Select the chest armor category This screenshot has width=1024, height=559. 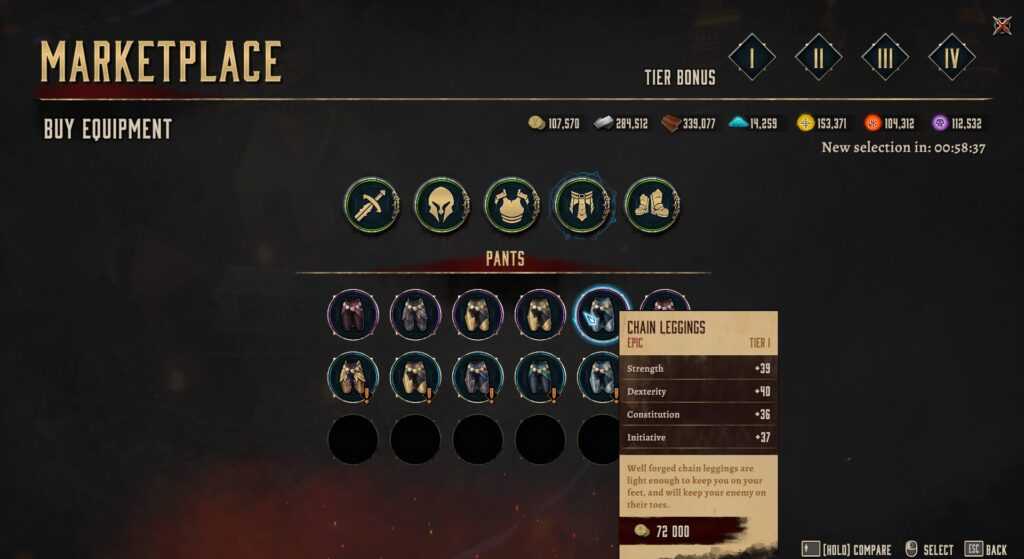(x=512, y=205)
